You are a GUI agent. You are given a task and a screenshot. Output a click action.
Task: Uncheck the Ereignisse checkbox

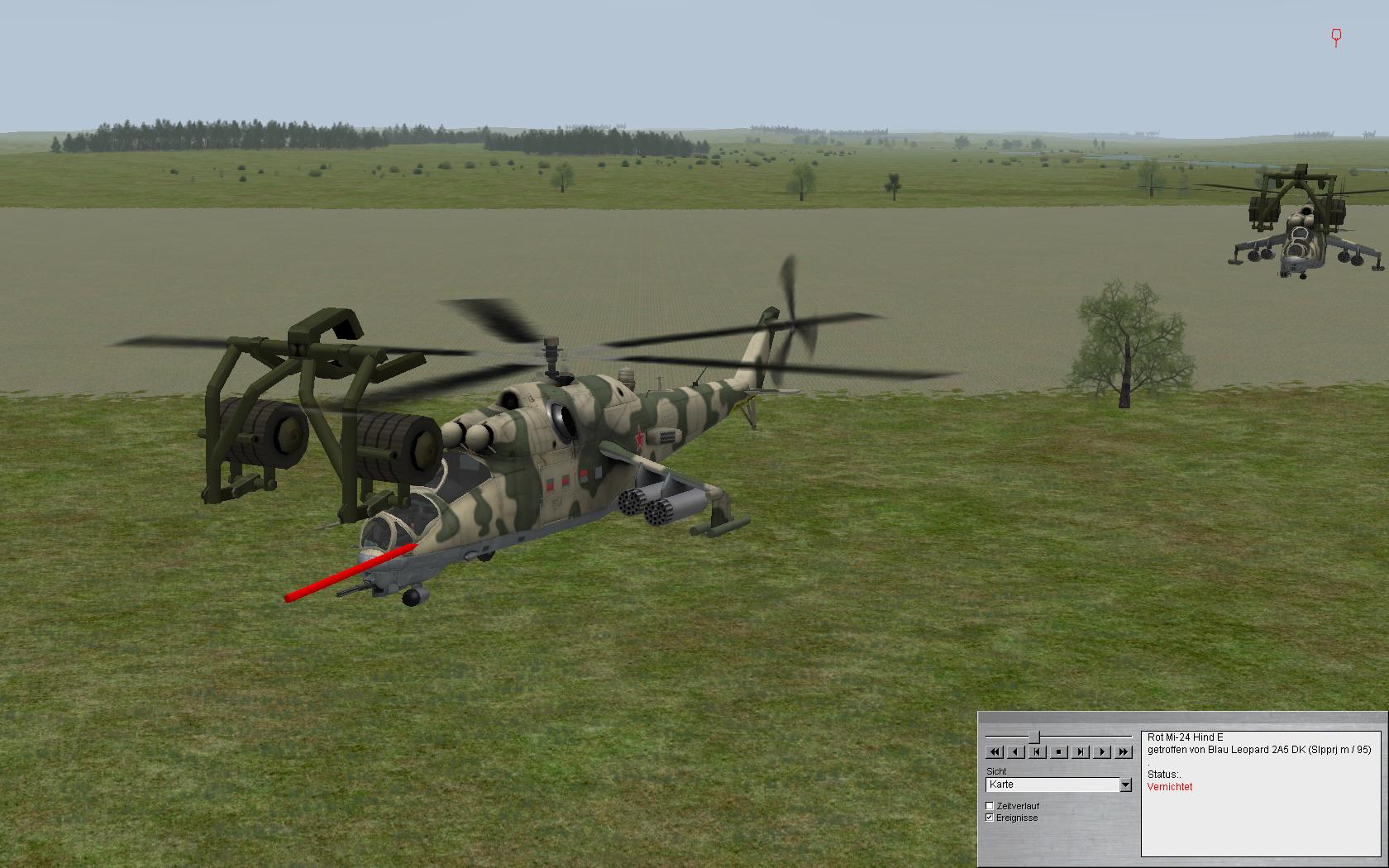click(x=990, y=818)
